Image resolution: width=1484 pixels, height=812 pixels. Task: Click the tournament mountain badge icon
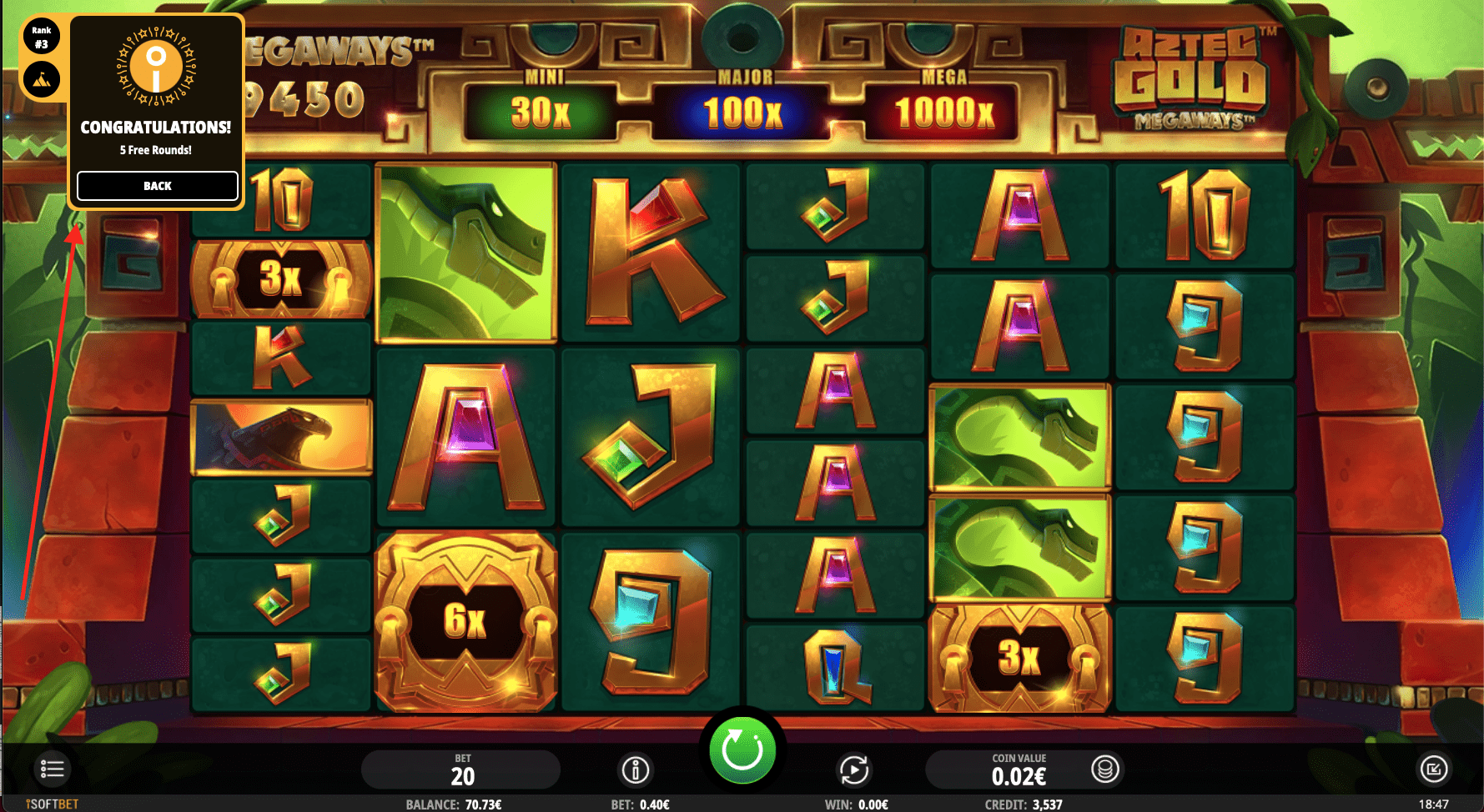click(40, 80)
